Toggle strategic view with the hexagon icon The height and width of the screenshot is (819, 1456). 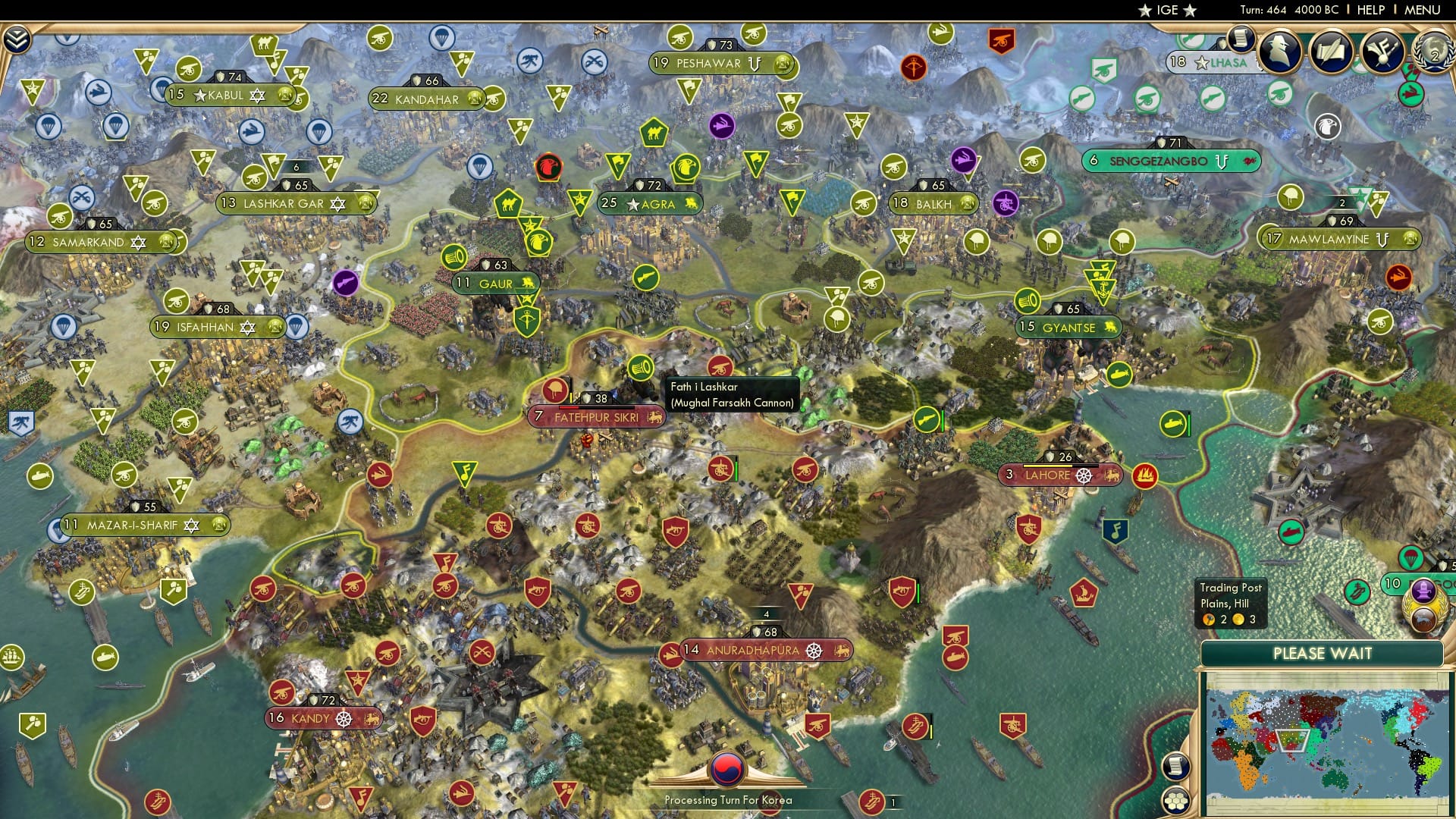[x=1176, y=801]
